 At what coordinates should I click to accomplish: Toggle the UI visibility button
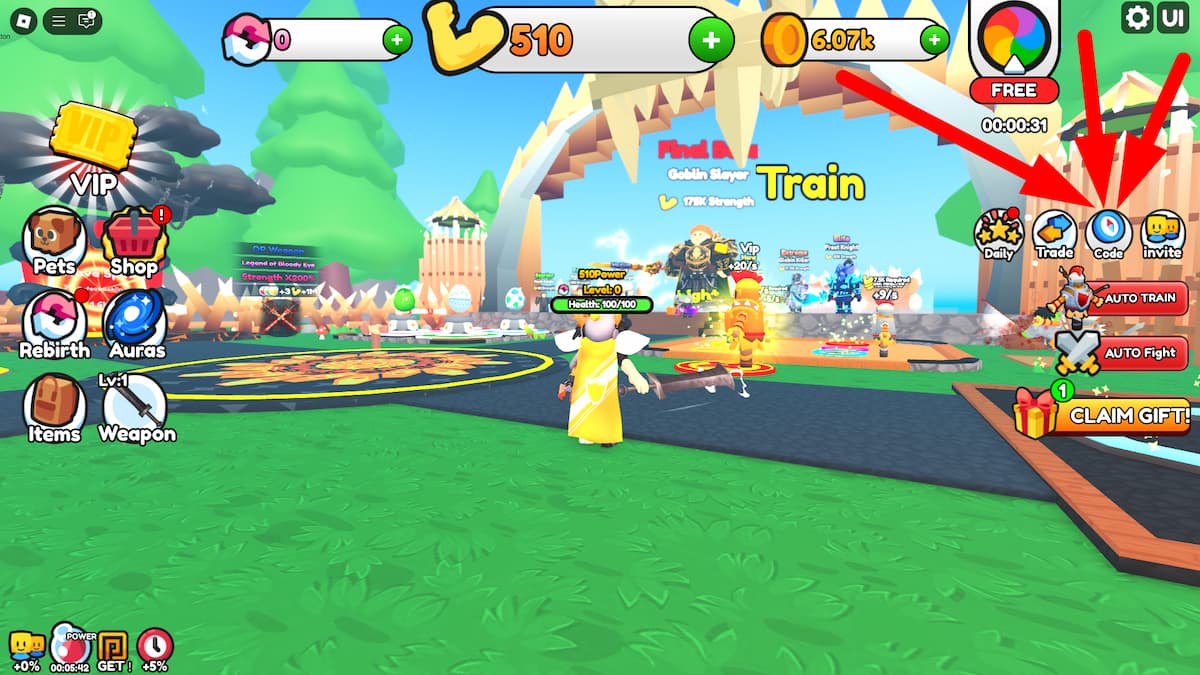point(1171,18)
